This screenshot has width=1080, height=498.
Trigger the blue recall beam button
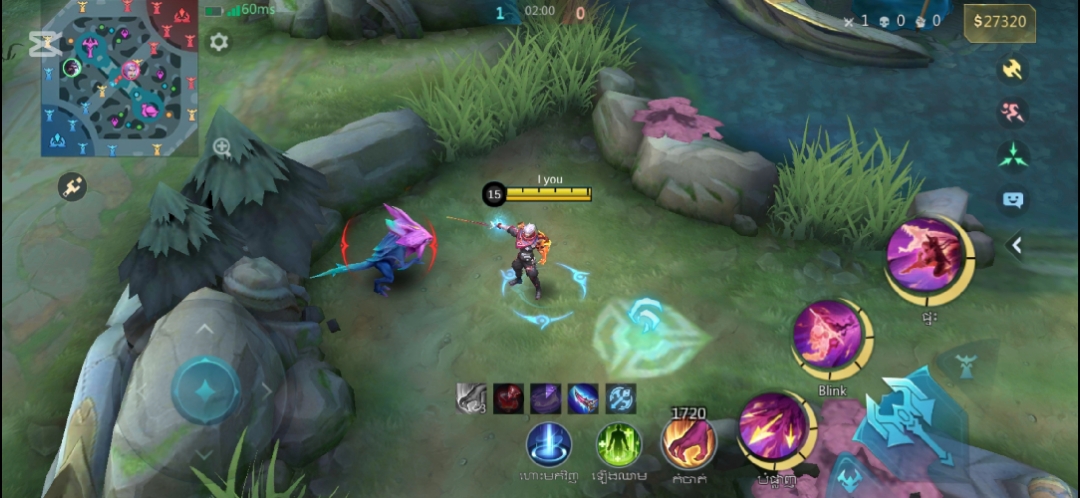[x=549, y=444]
